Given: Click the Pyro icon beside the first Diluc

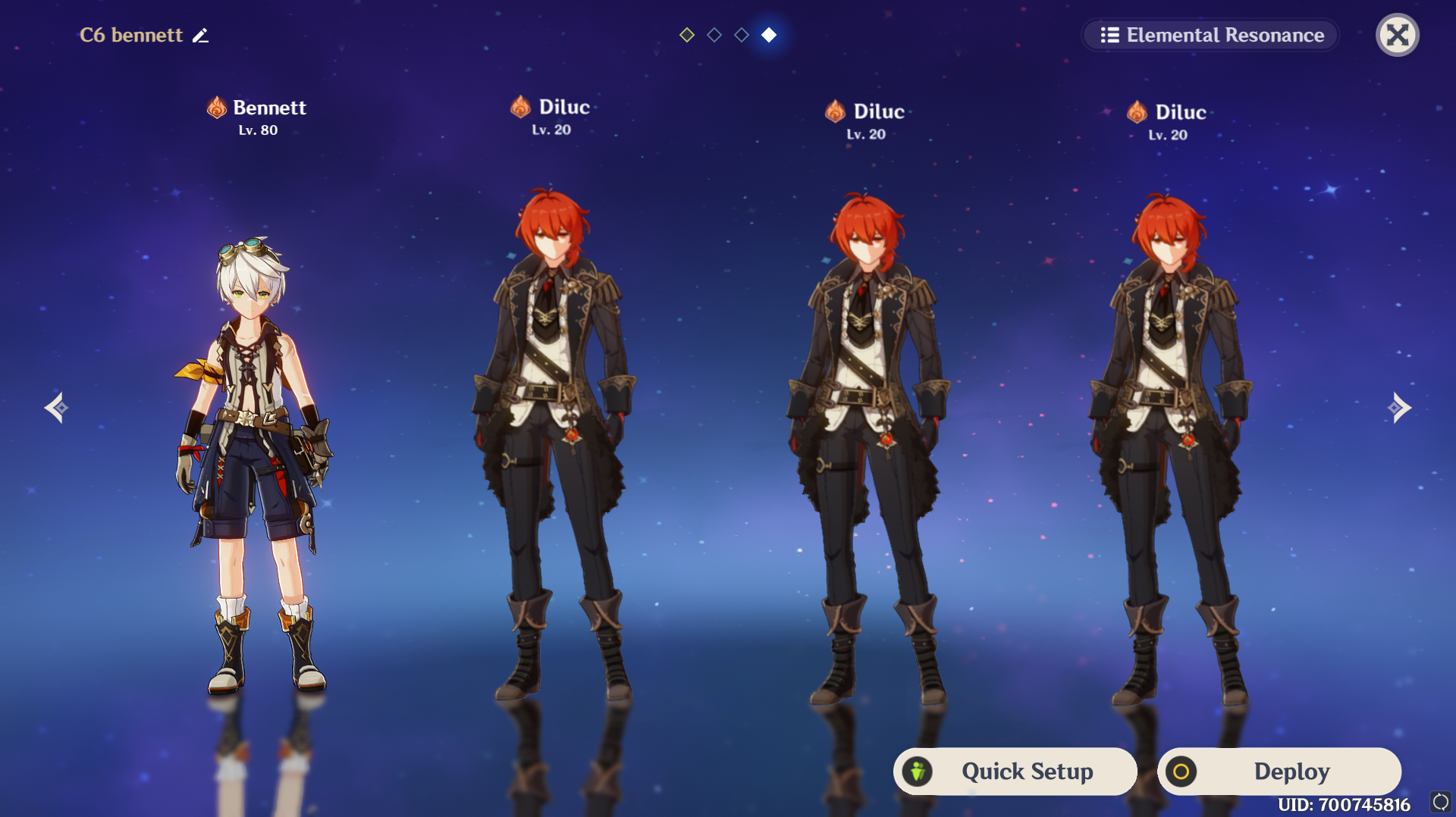Looking at the screenshot, I should click(520, 106).
